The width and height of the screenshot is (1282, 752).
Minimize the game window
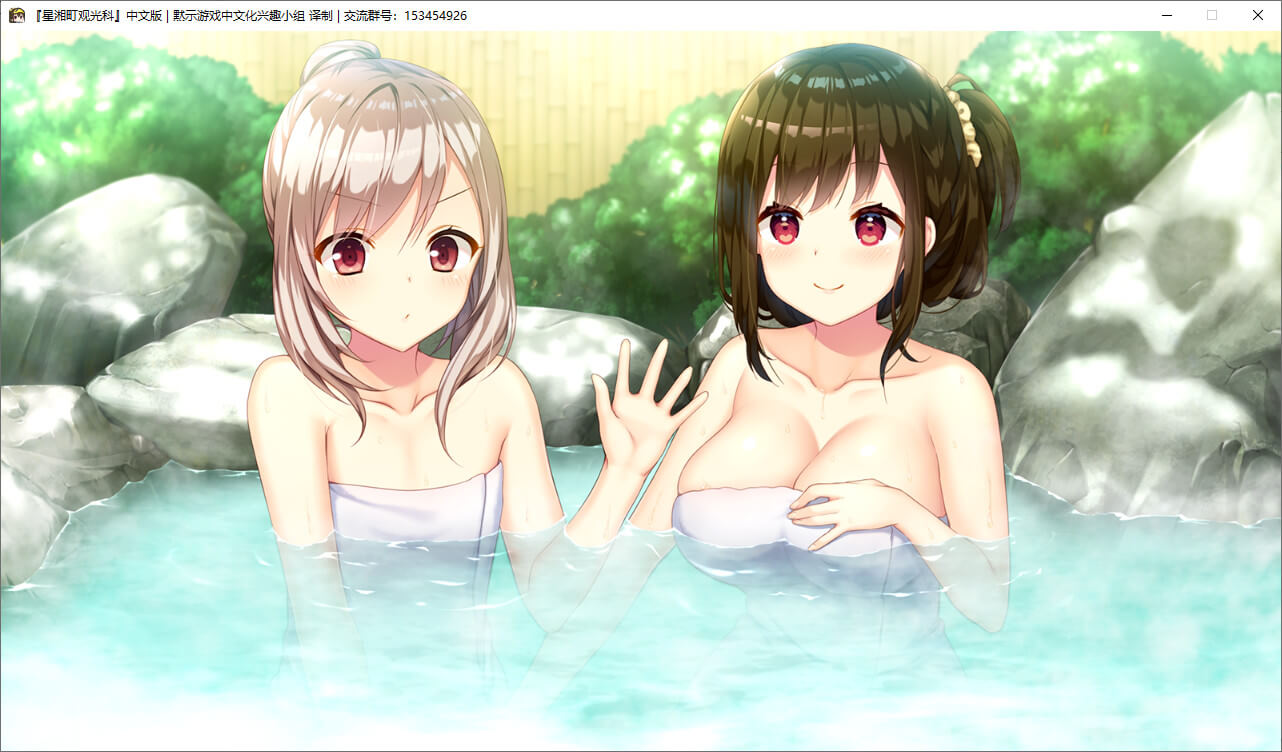pyautogui.click(x=1166, y=15)
